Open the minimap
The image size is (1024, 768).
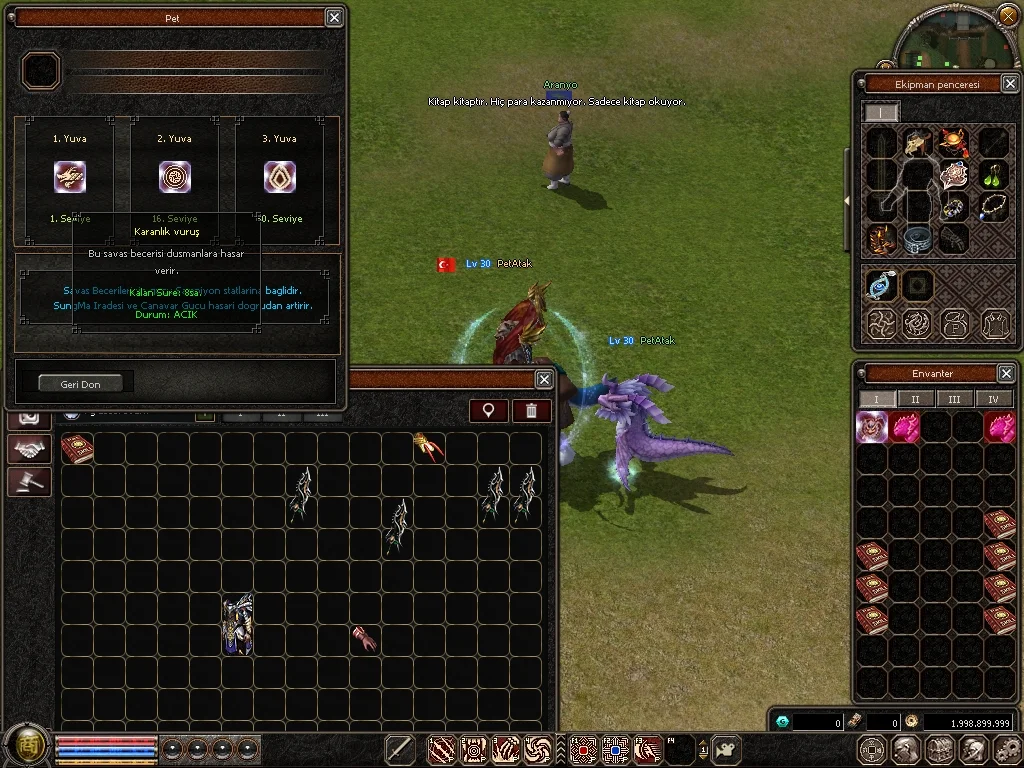956,40
